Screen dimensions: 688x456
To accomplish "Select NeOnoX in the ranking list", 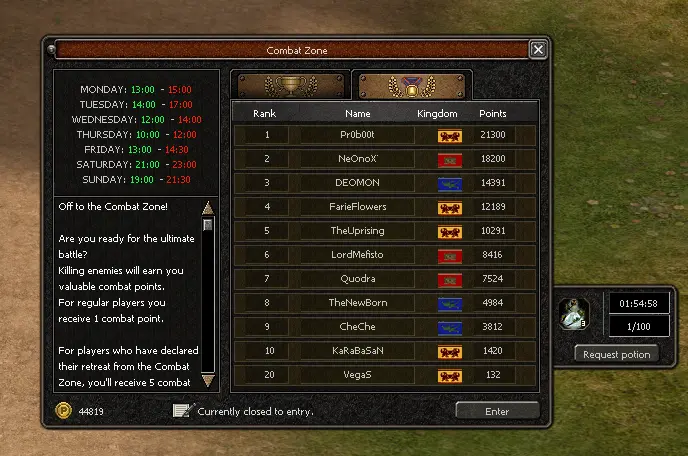I will [x=358, y=159].
